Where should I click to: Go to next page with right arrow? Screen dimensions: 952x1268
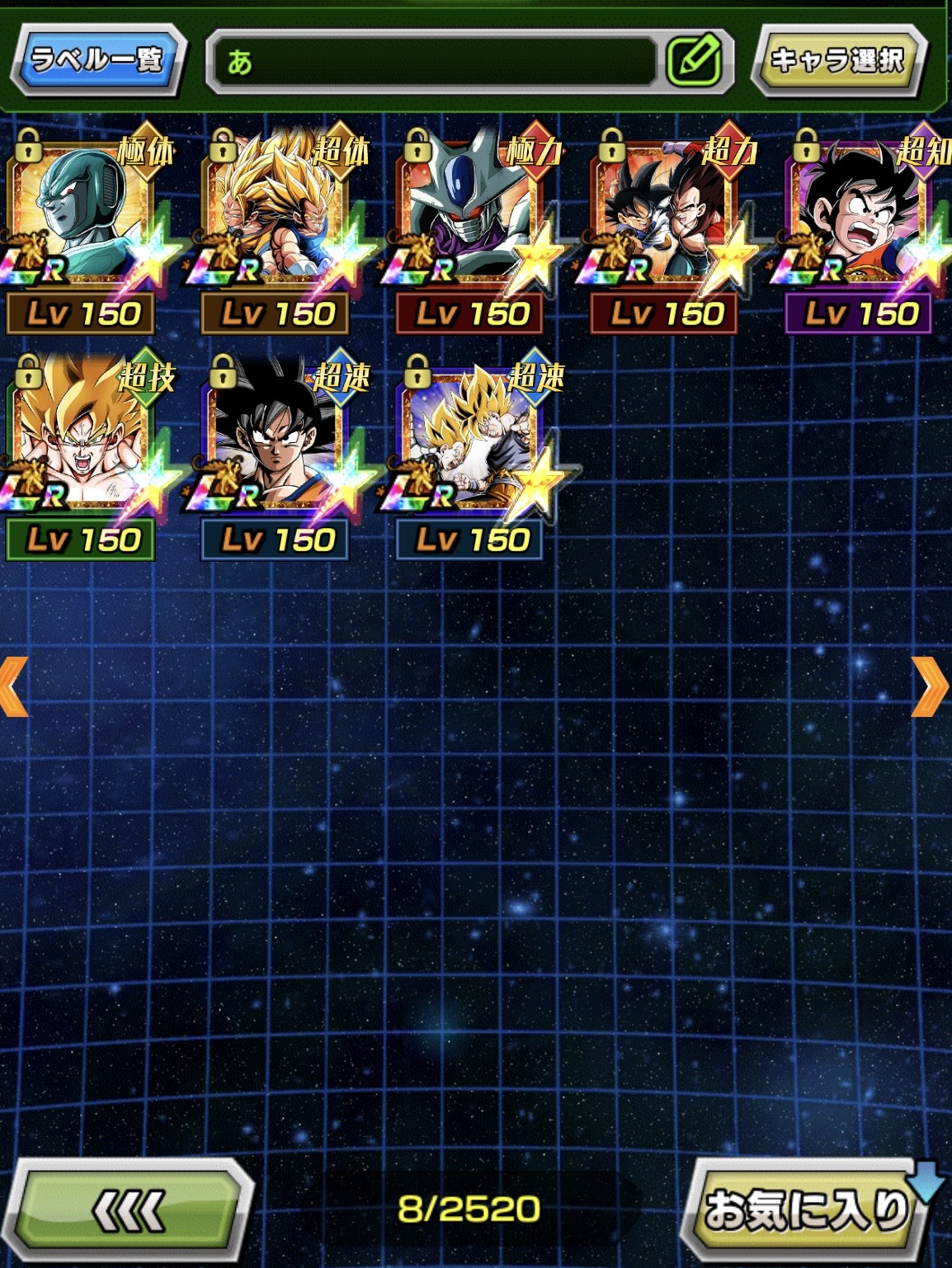coord(931,686)
